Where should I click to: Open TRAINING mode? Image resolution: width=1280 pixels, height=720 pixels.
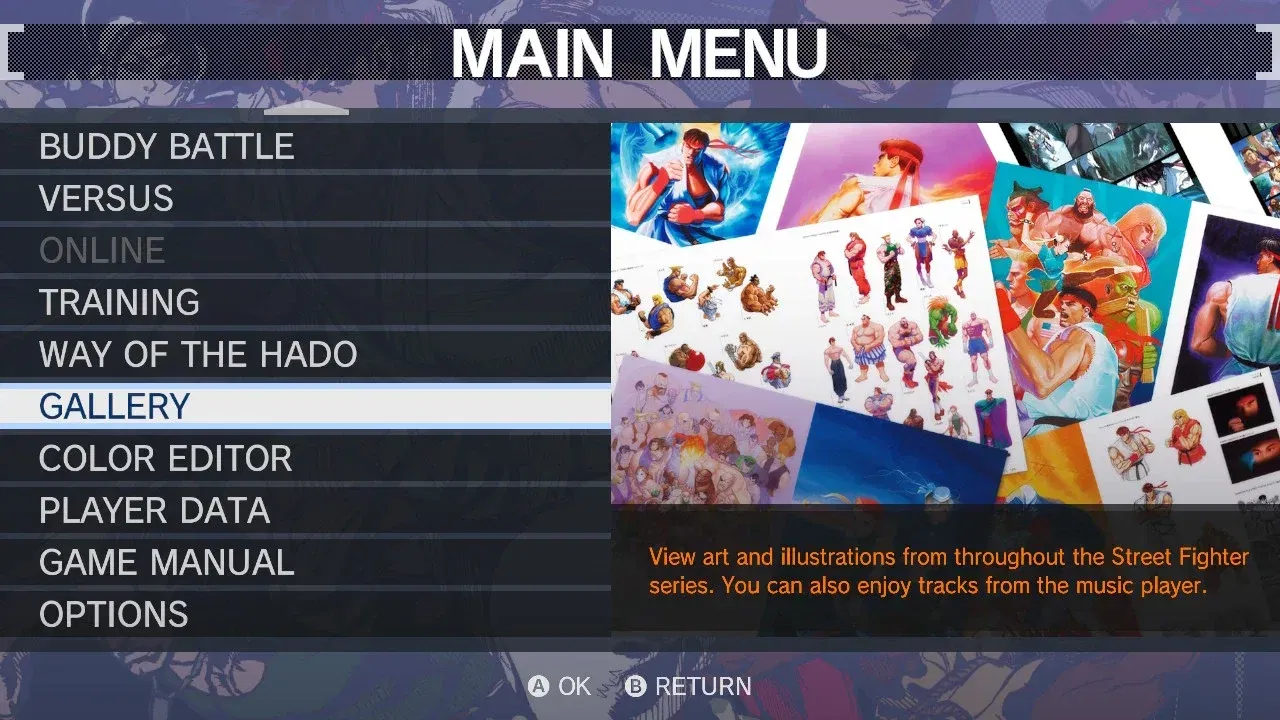(x=117, y=302)
